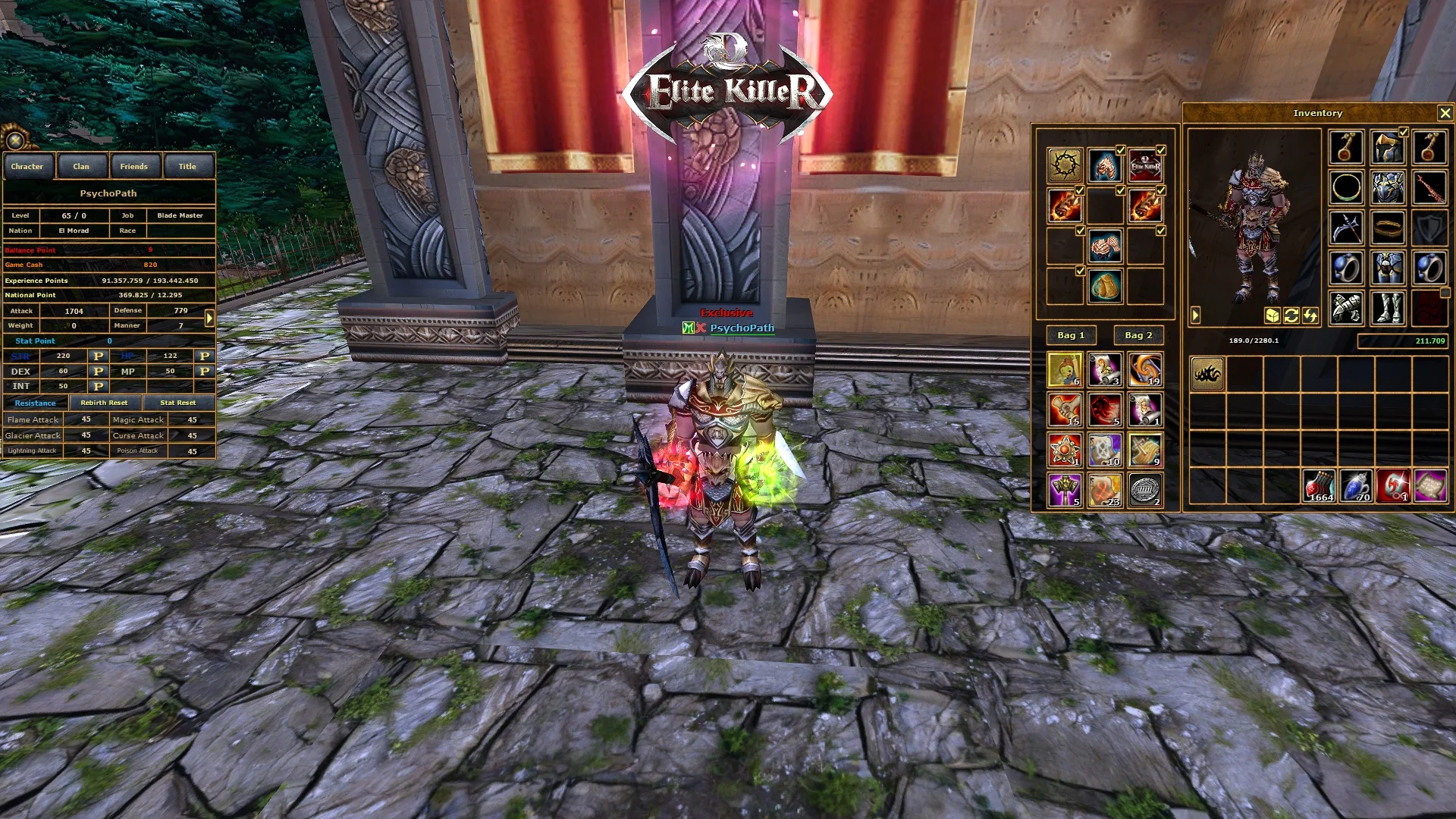Image resolution: width=1456 pixels, height=819 pixels.
Task: Select the green necklace equipment slot
Action: tap(1347, 187)
